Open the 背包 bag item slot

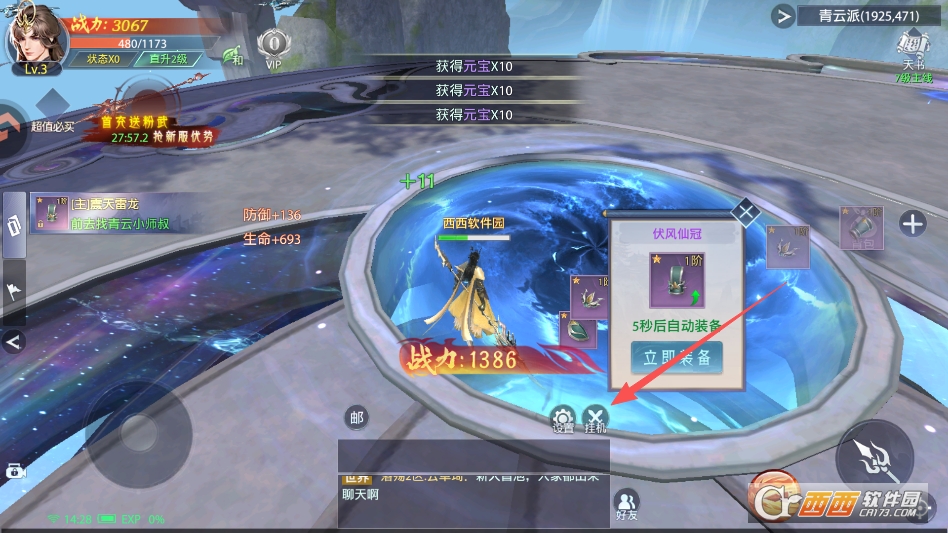(x=860, y=228)
